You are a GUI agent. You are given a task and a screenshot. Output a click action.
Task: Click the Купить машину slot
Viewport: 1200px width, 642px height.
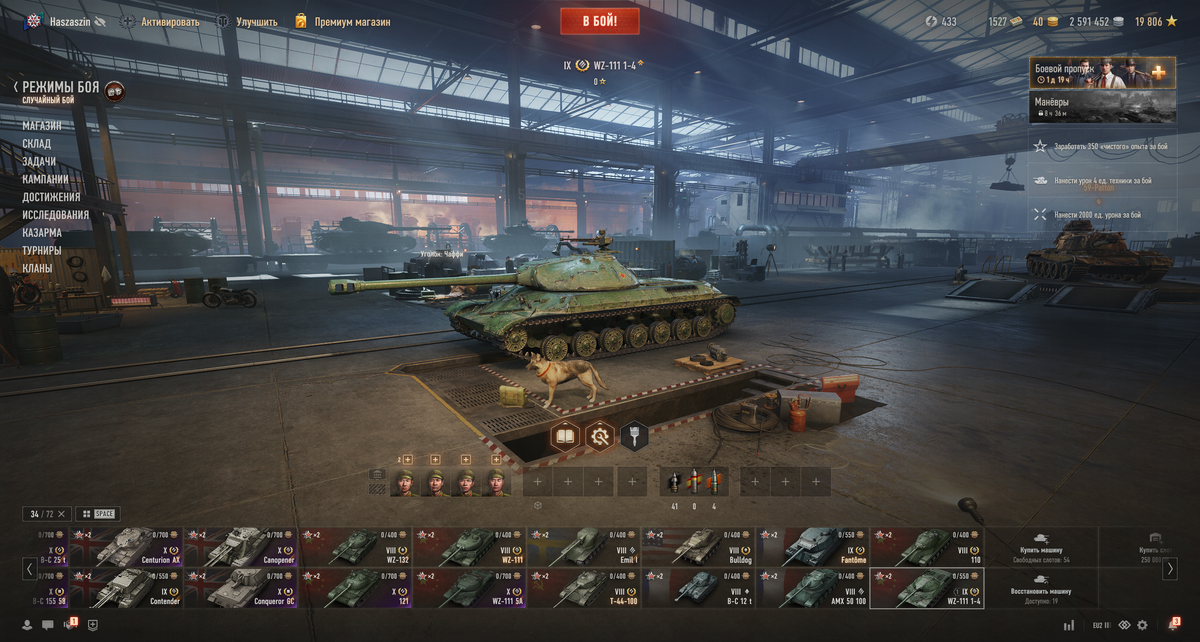(x=1041, y=547)
